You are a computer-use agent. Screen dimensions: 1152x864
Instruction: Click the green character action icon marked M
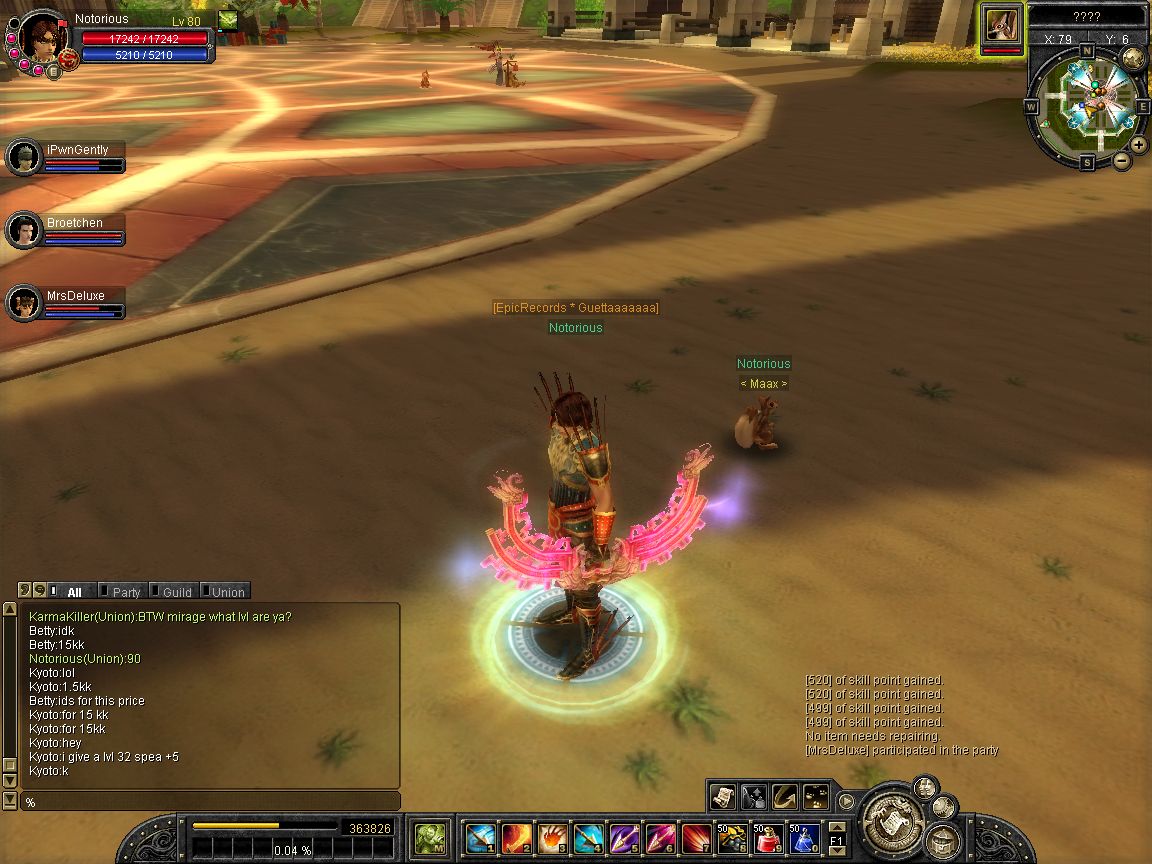pos(431,836)
